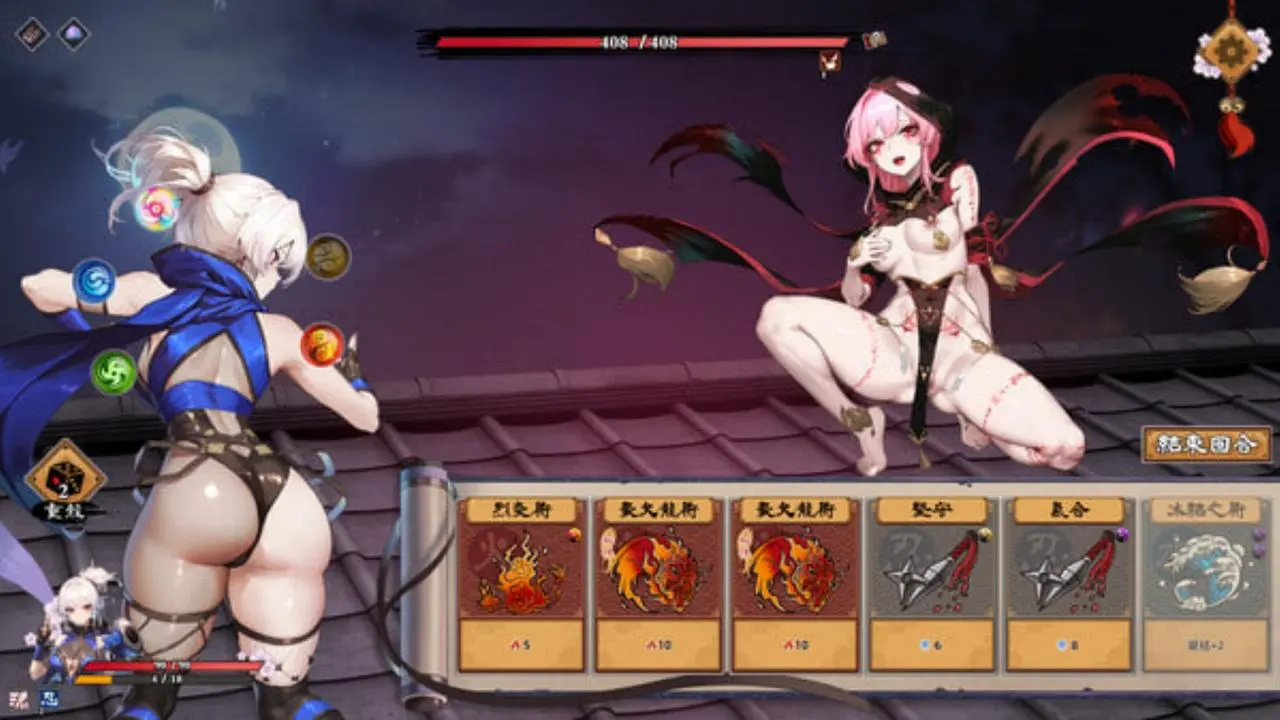Choose the green wind element orb
Screen dimensions: 1280x720
coord(114,372)
